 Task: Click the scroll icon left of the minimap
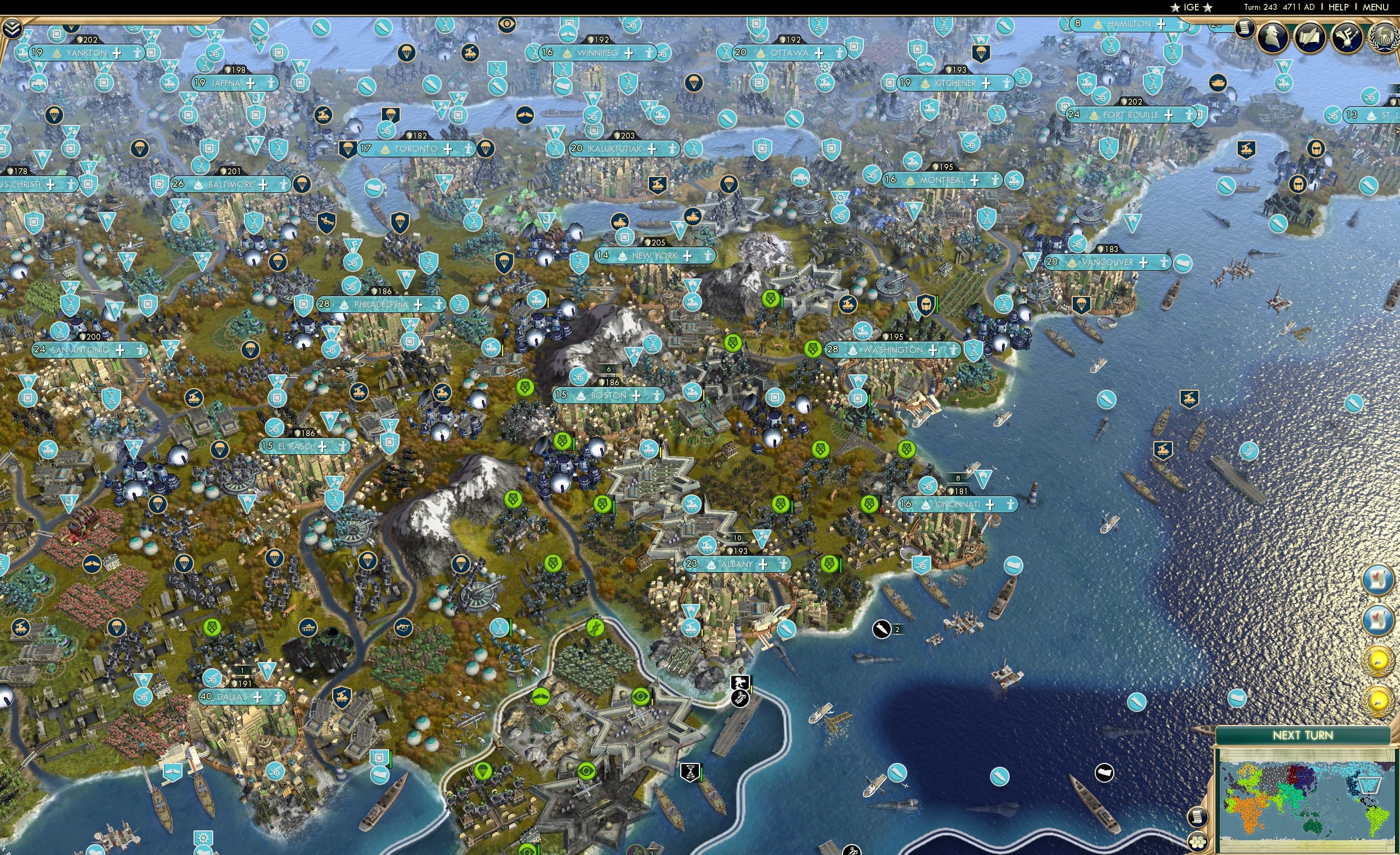1198,817
